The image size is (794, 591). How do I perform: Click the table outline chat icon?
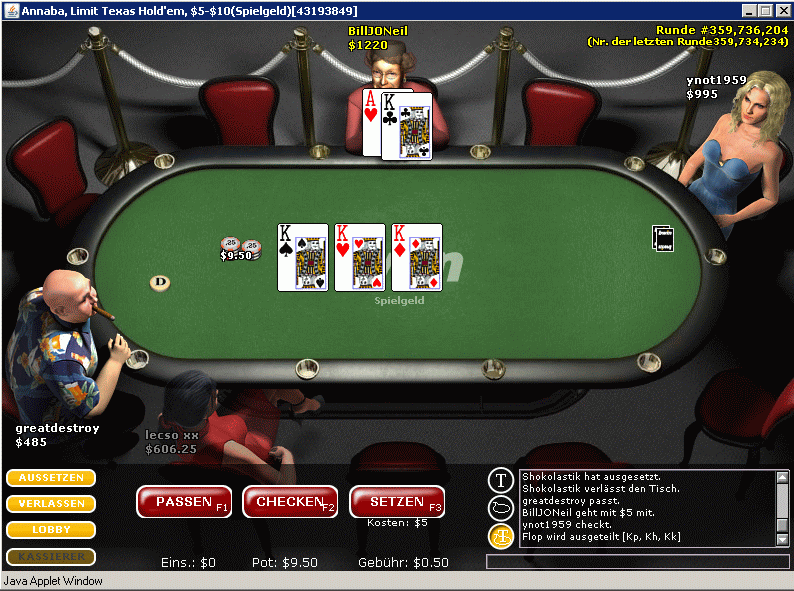pyautogui.click(x=501, y=508)
